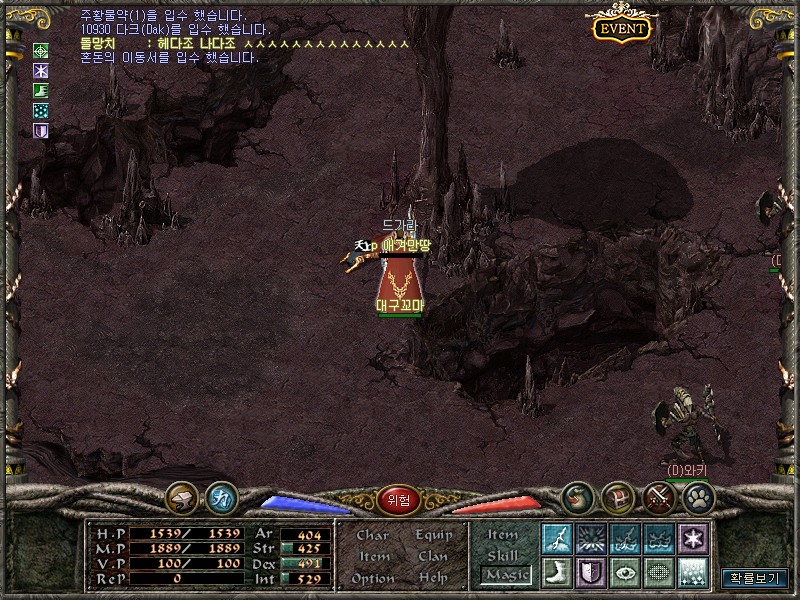Open the Equip menu
Image resolution: width=800 pixels, height=600 pixels.
click(x=432, y=535)
